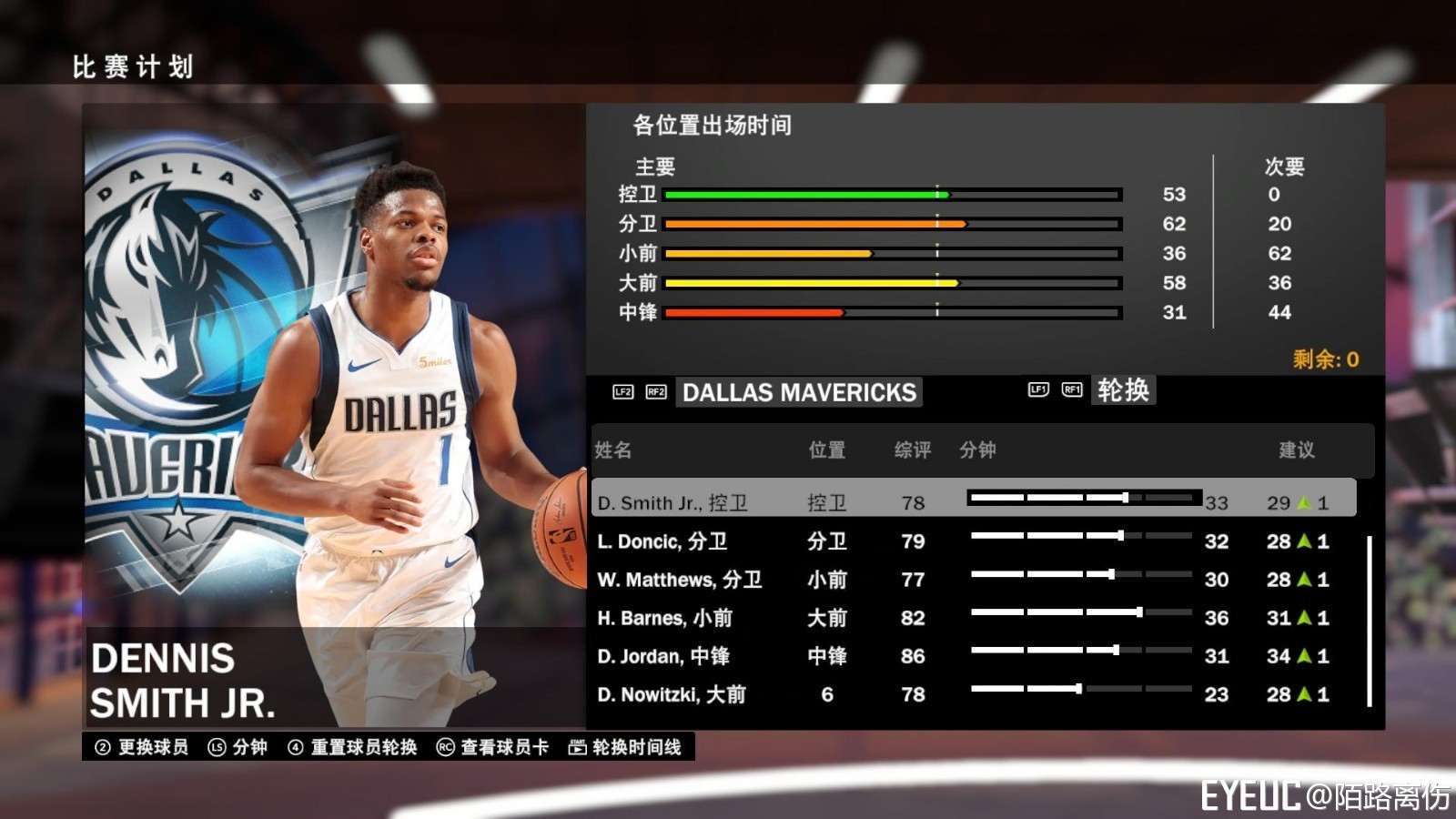The width and height of the screenshot is (1456, 819).
Task: Click the LF2 shoulder button icon
Action: point(623,392)
